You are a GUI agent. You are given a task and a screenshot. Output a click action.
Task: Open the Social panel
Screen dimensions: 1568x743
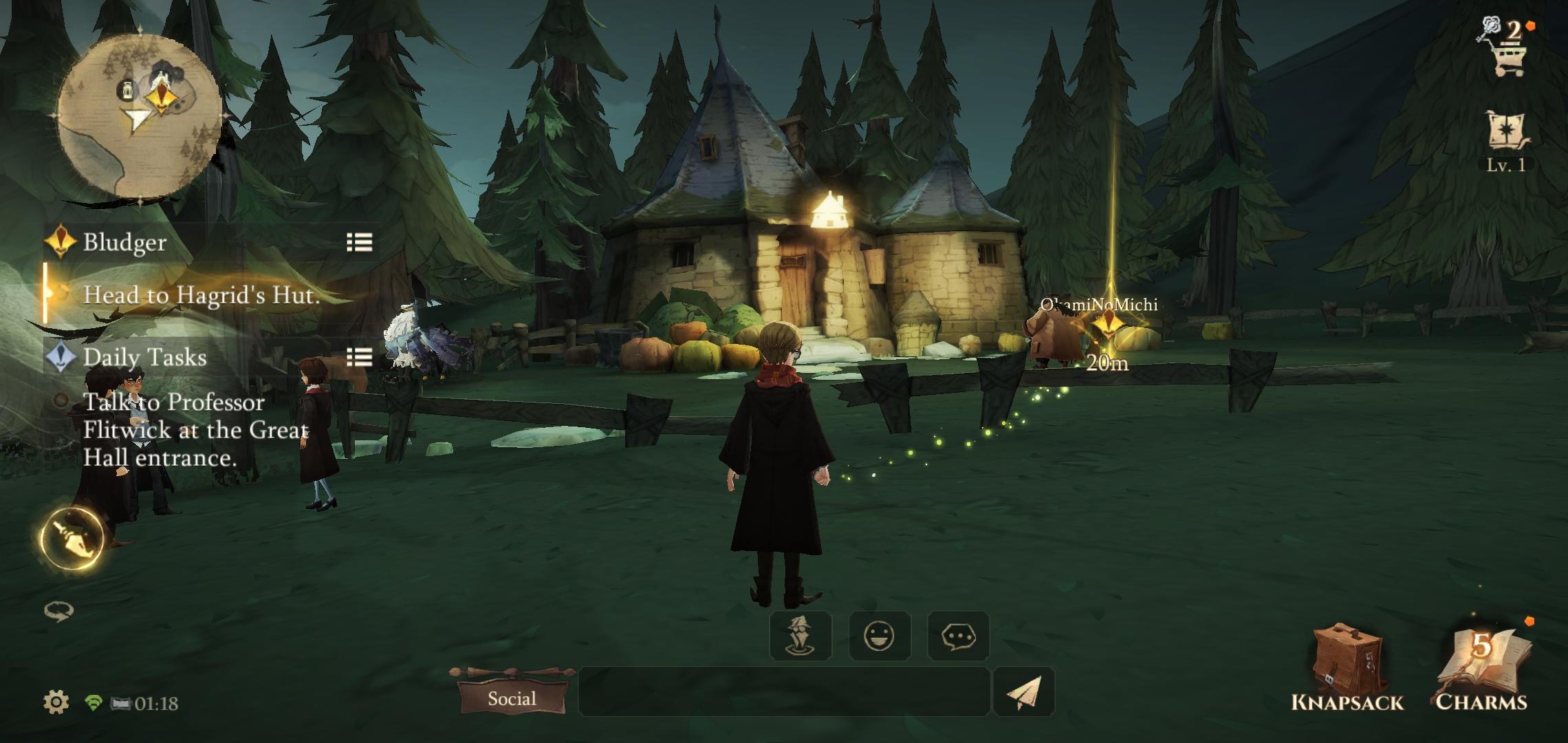(x=512, y=698)
